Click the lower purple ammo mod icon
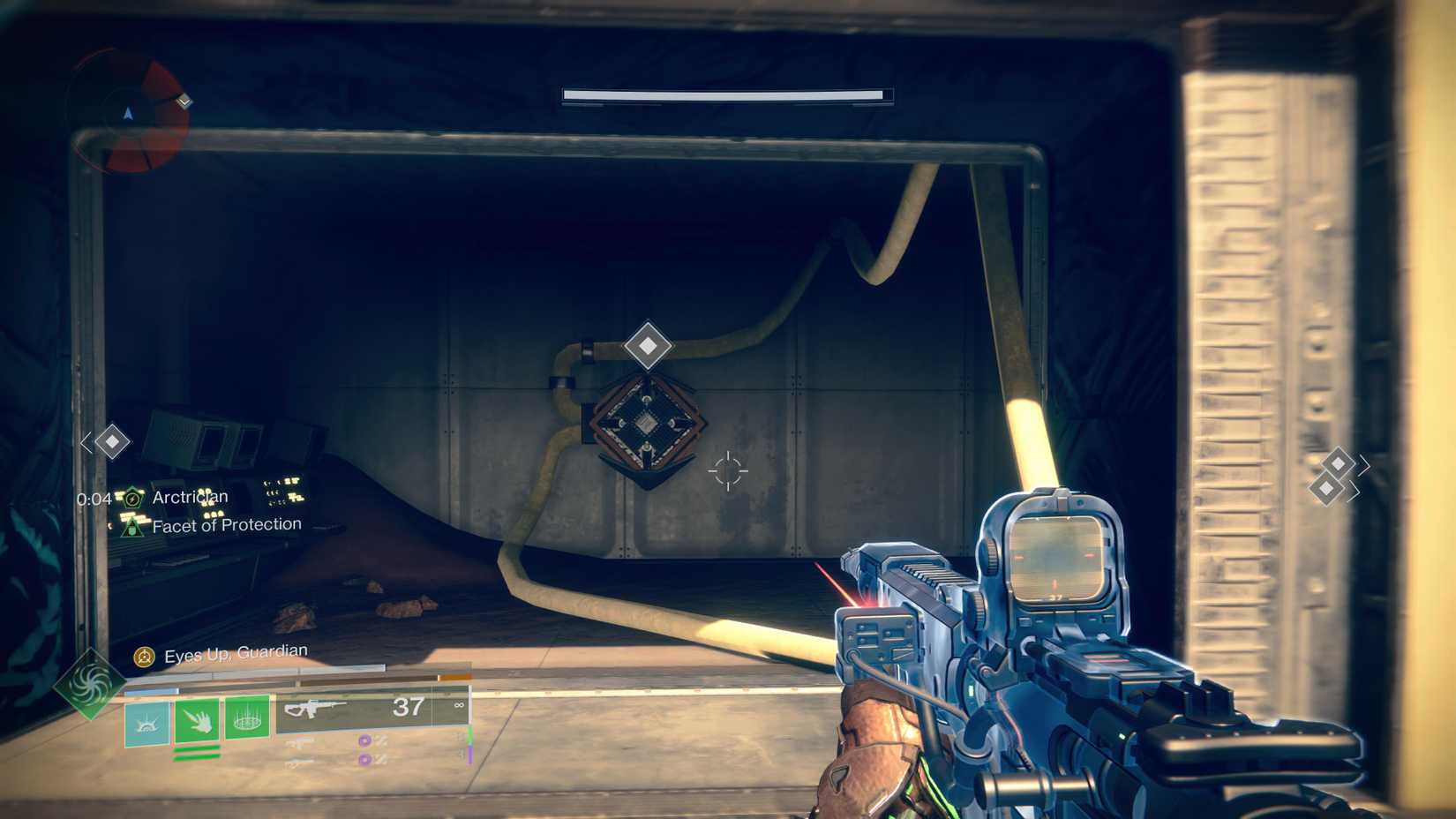 click(364, 759)
